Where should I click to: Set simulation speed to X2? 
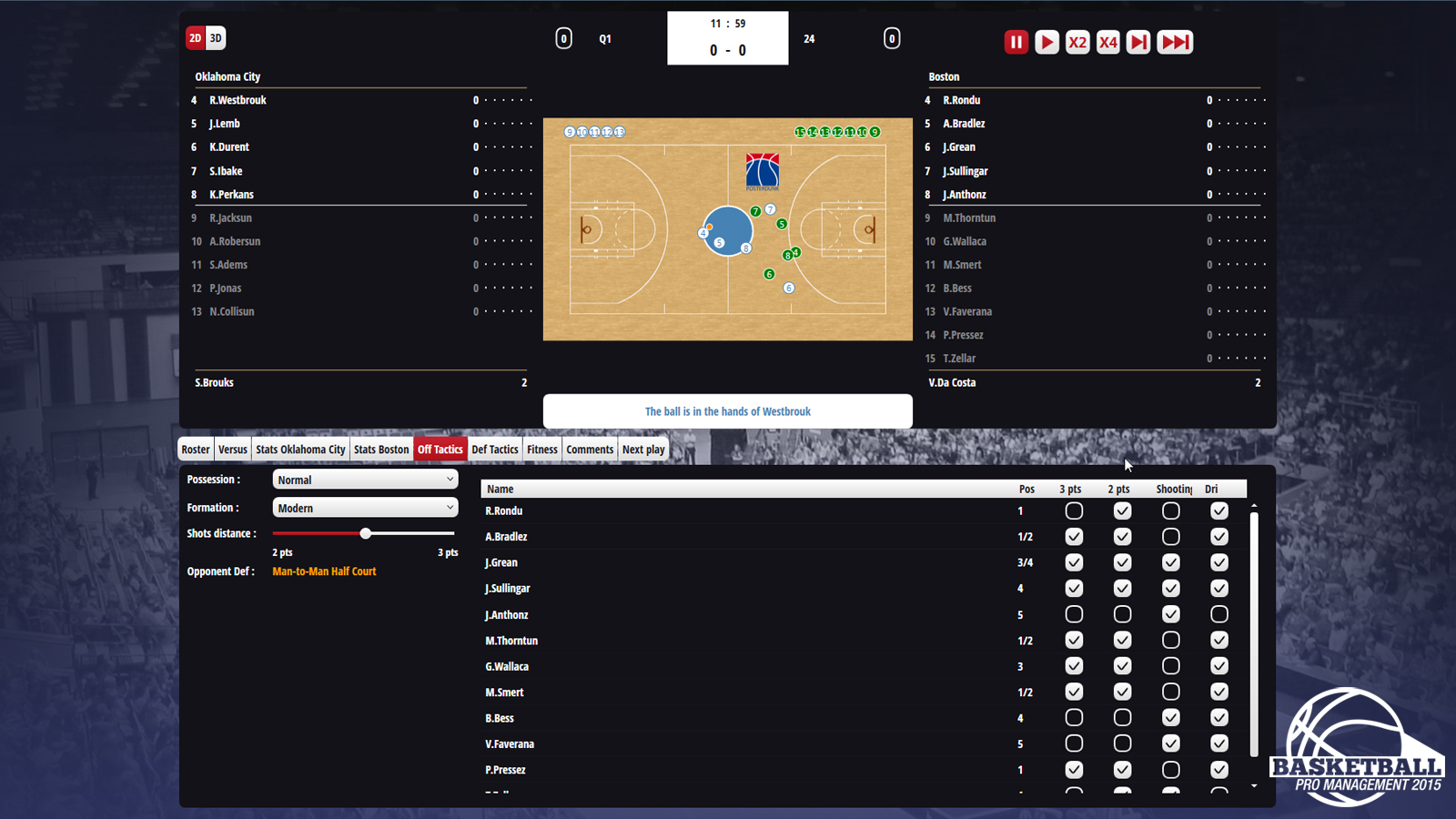coord(1077,42)
